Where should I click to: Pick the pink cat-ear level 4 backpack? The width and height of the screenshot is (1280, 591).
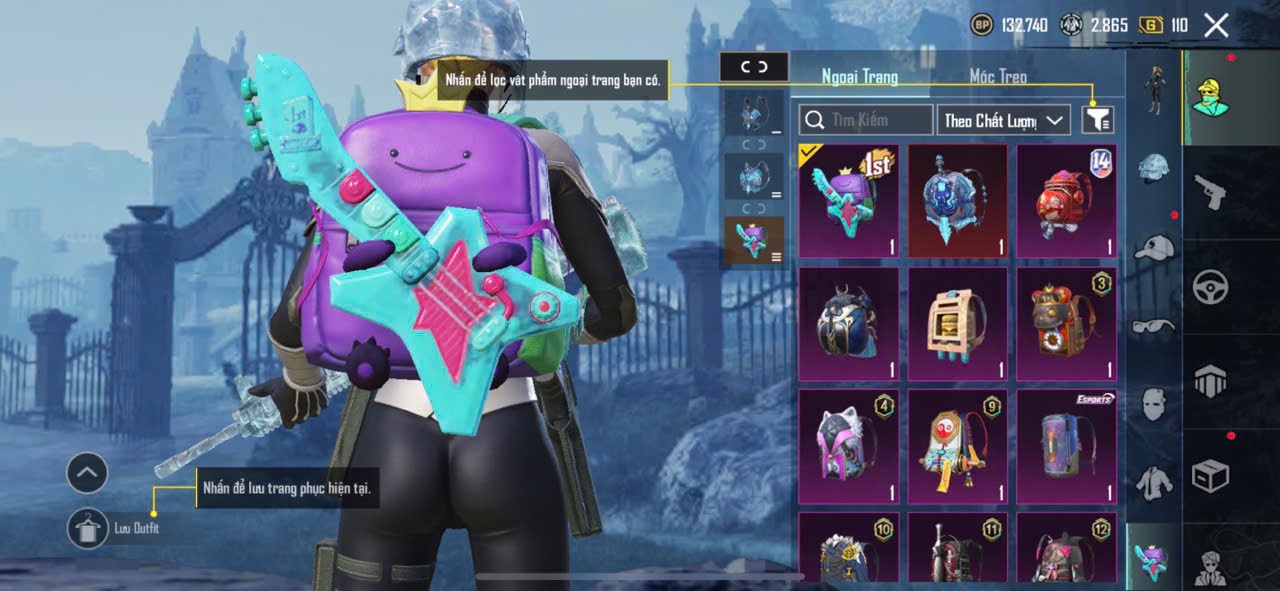point(849,446)
